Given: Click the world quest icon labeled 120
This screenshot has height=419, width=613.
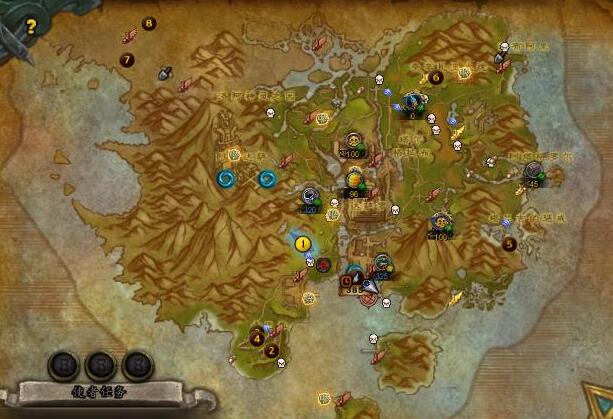Looking at the screenshot, I should (311, 196).
